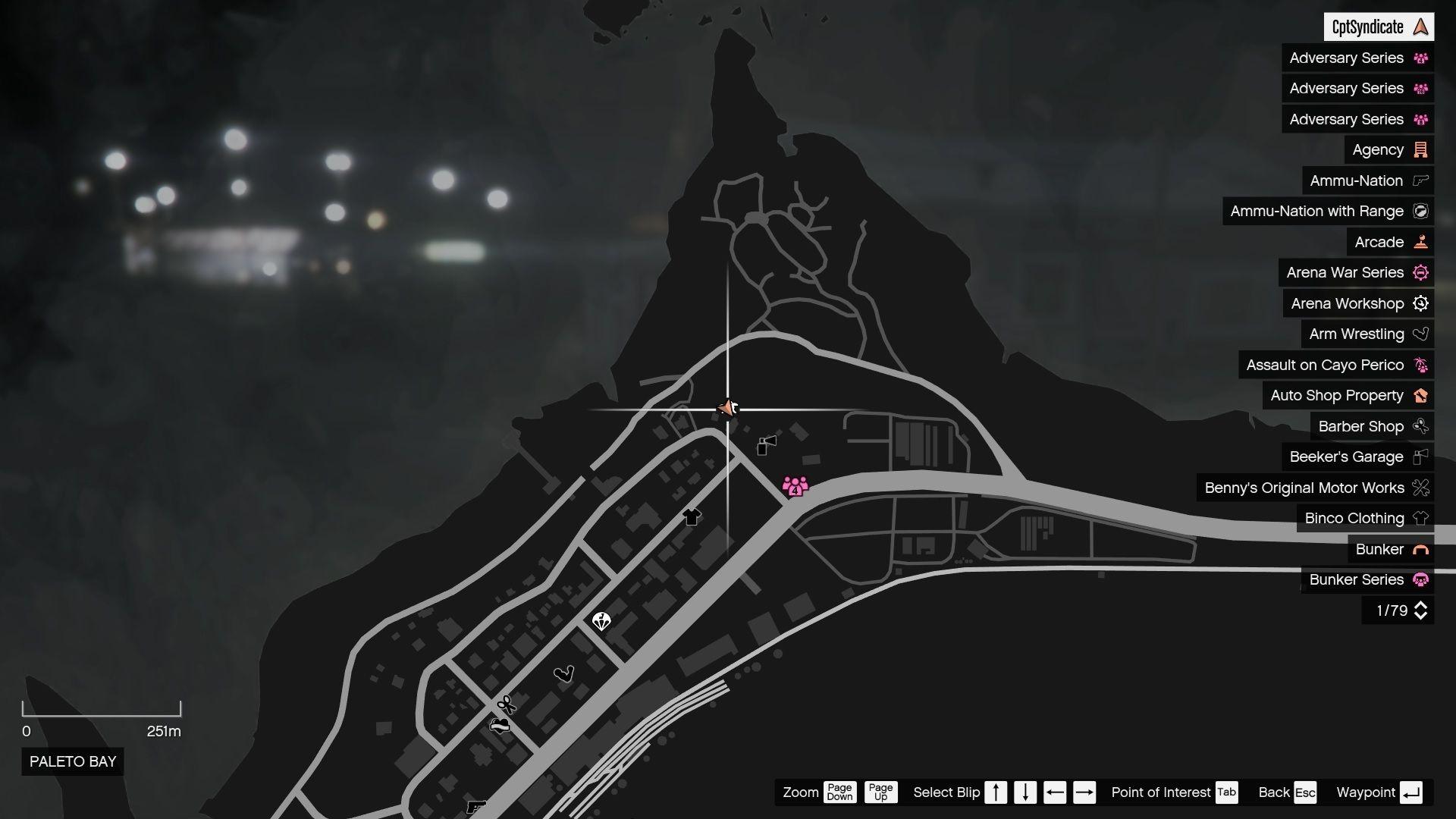Select the Barber Shop scissors icon
The image size is (1456, 819).
(1421, 426)
